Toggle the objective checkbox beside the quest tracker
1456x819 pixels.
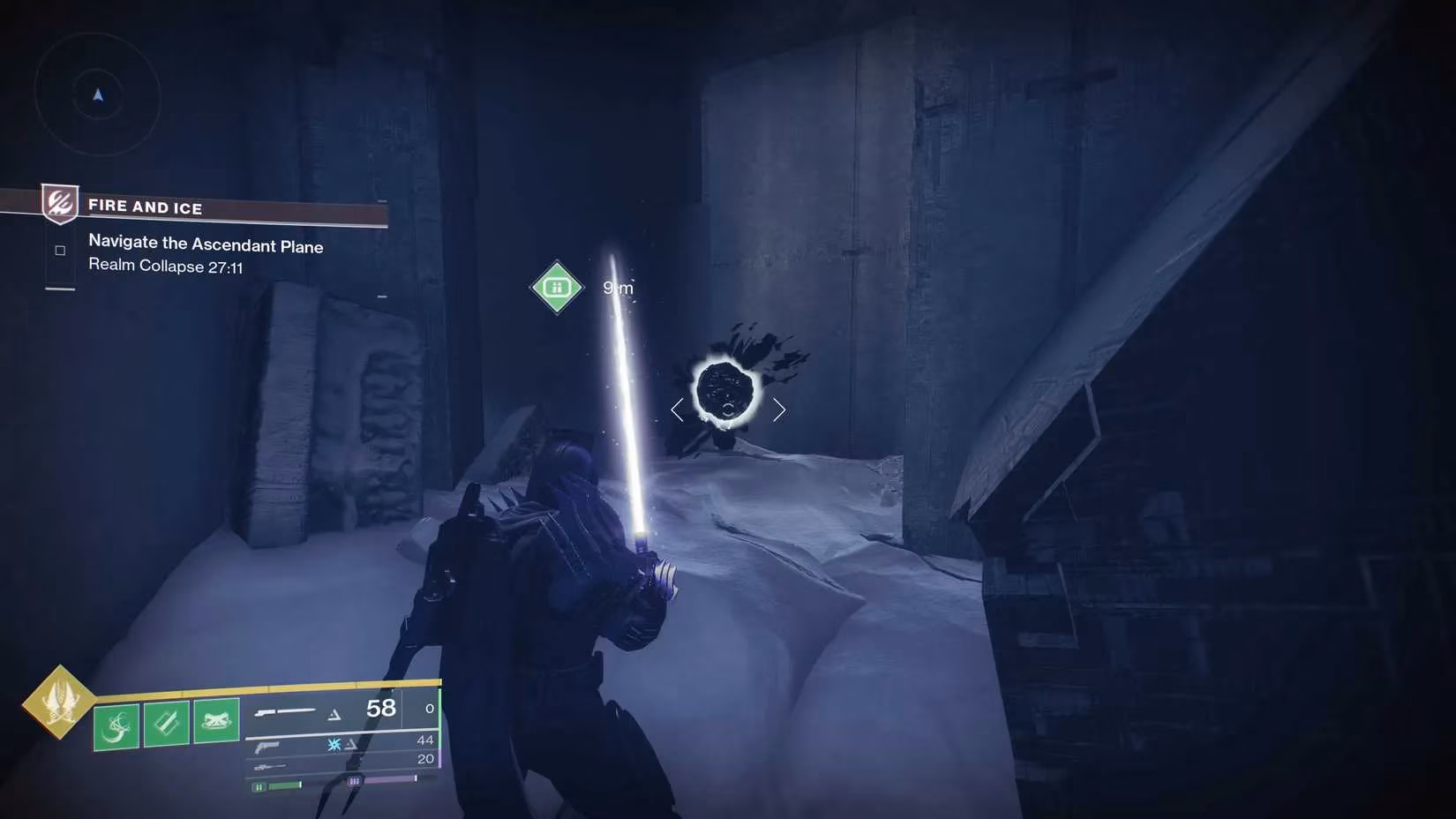point(59,250)
